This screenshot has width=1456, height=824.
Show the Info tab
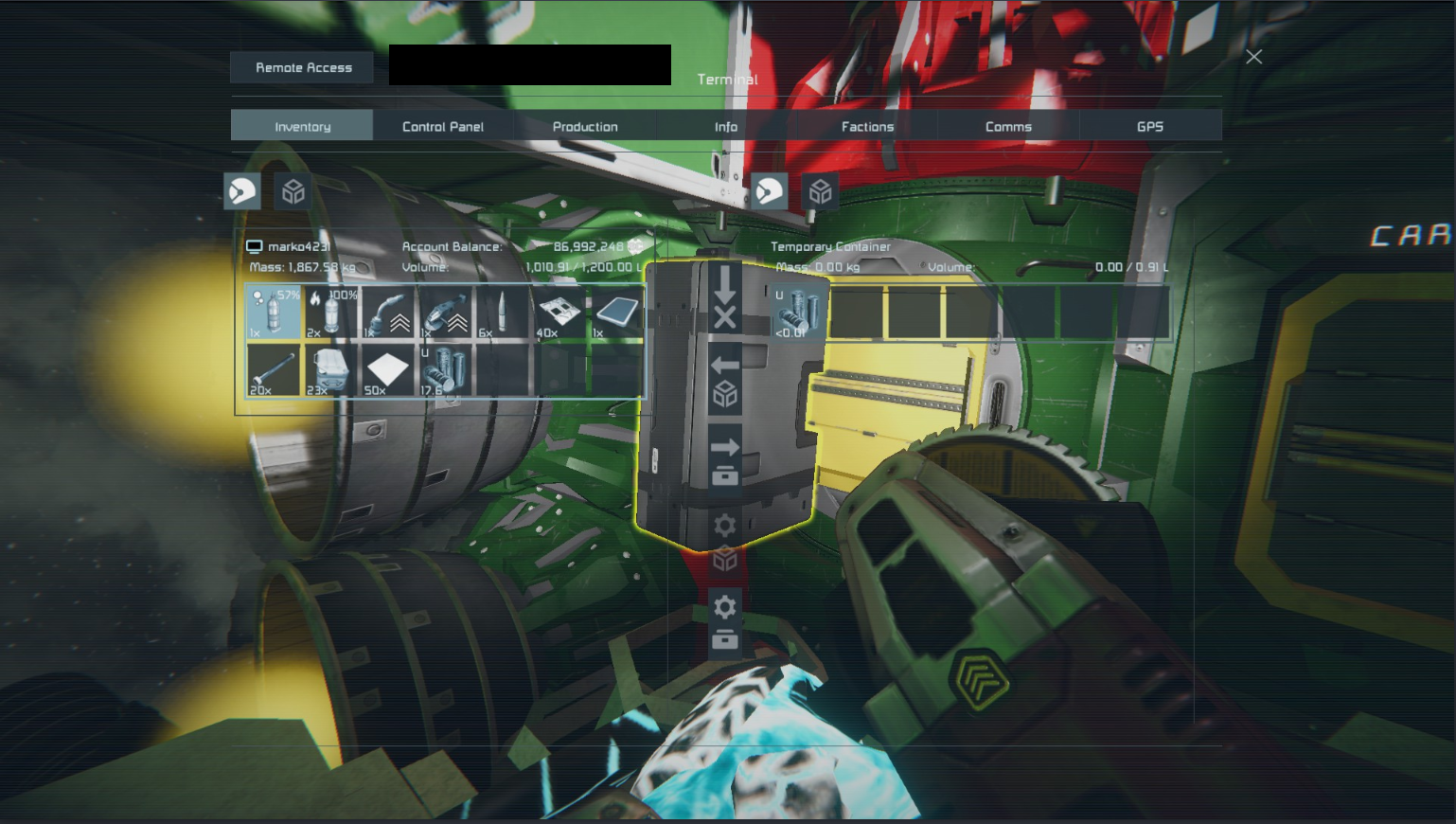coord(726,126)
